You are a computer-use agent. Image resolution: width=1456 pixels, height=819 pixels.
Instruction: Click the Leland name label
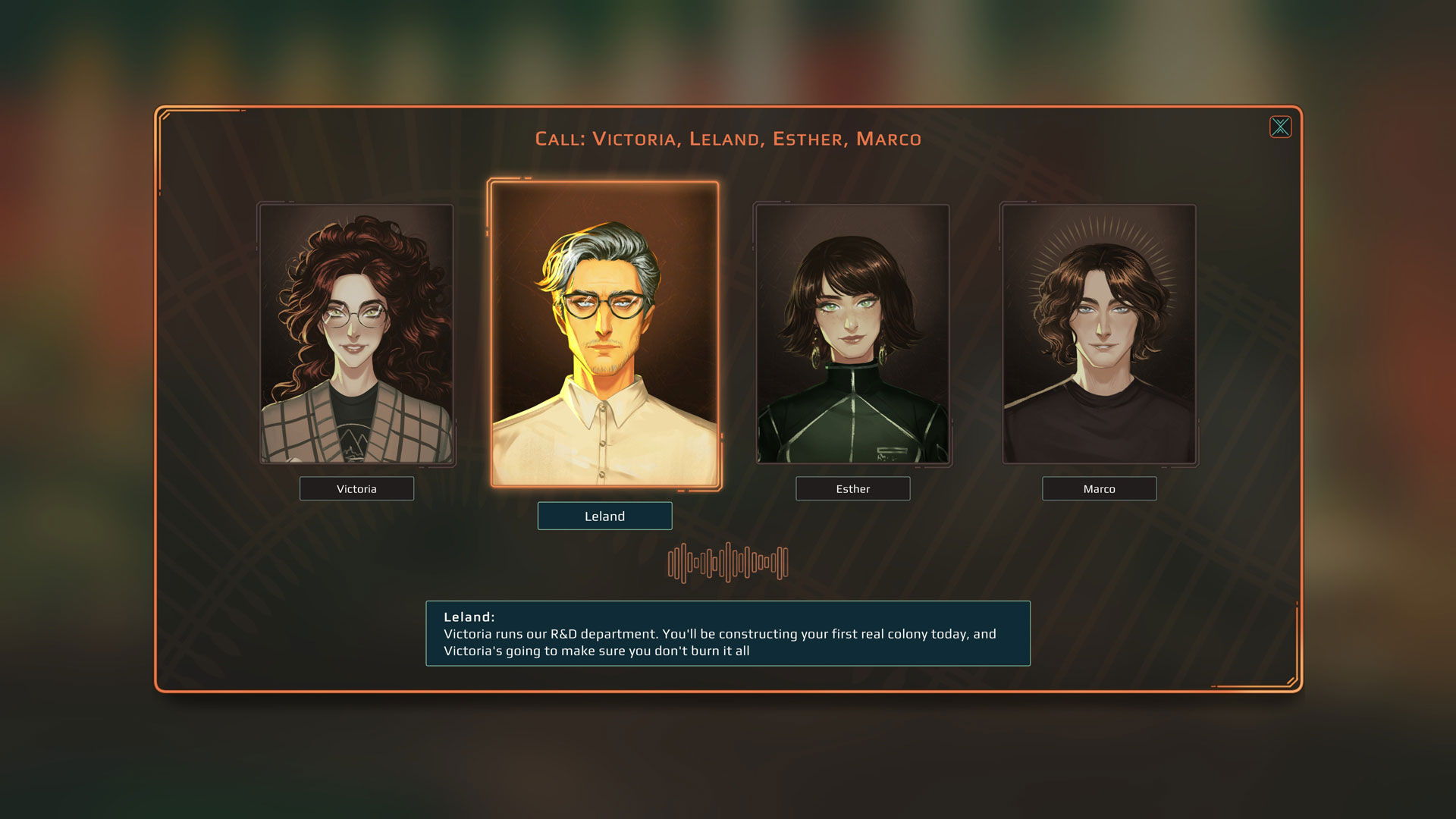click(x=604, y=516)
